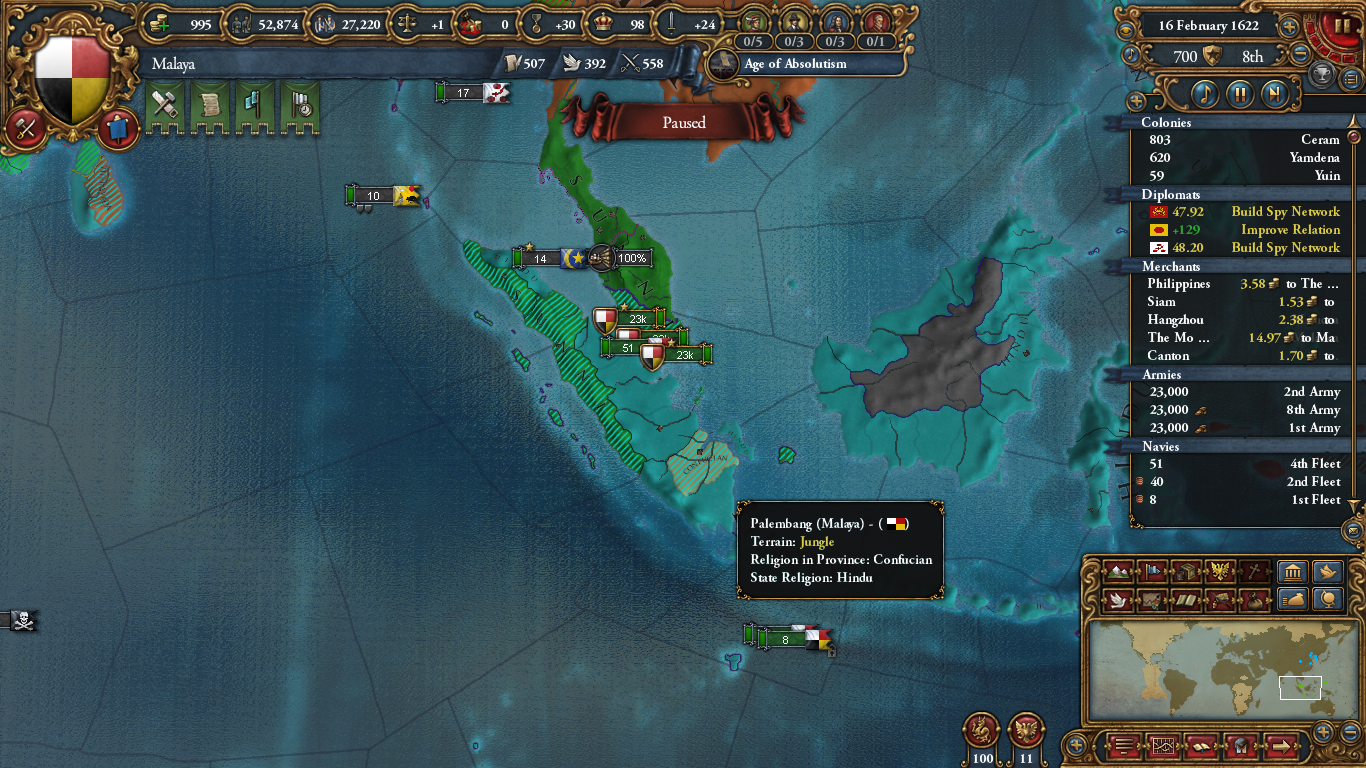The height and width of the screenshot is (768, 1366).
Task: Toggle the game pause button
Action: pyautogui.click(x=1342, y=26)
